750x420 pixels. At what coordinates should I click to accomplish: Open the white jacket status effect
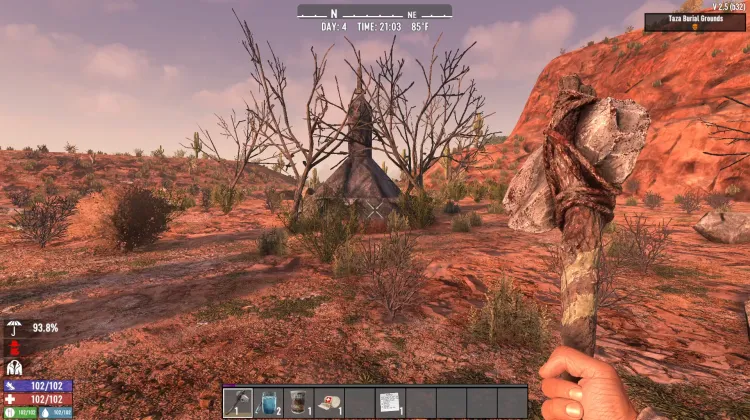click(x=15, y=367)
